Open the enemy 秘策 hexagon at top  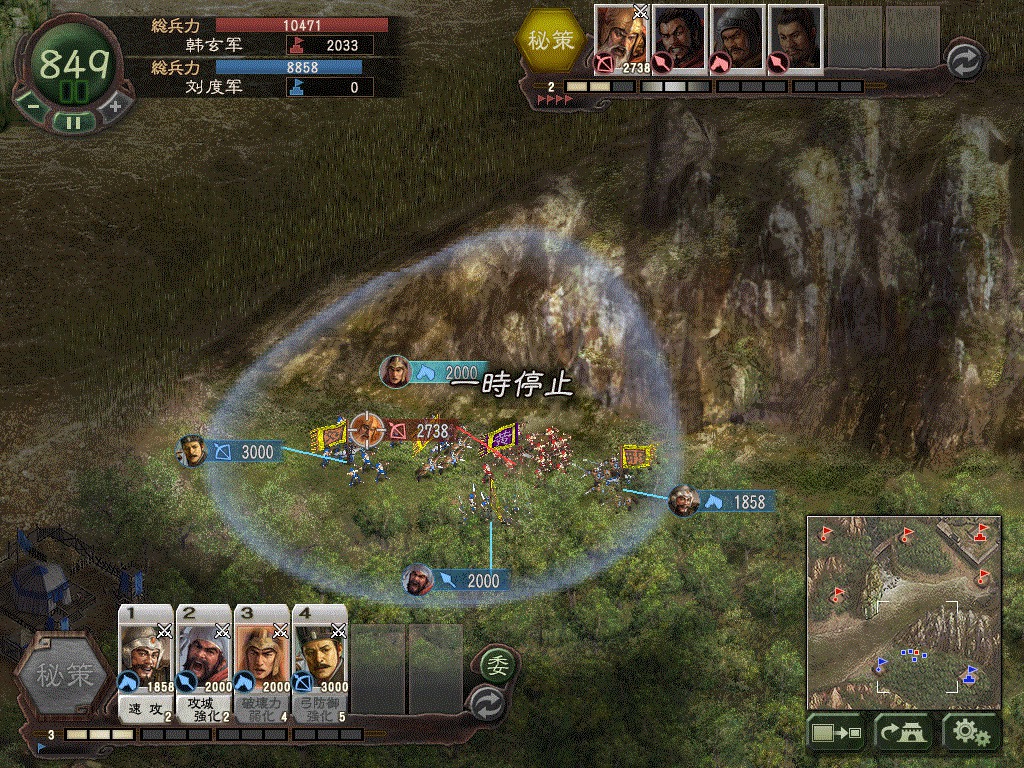(551, 40)
